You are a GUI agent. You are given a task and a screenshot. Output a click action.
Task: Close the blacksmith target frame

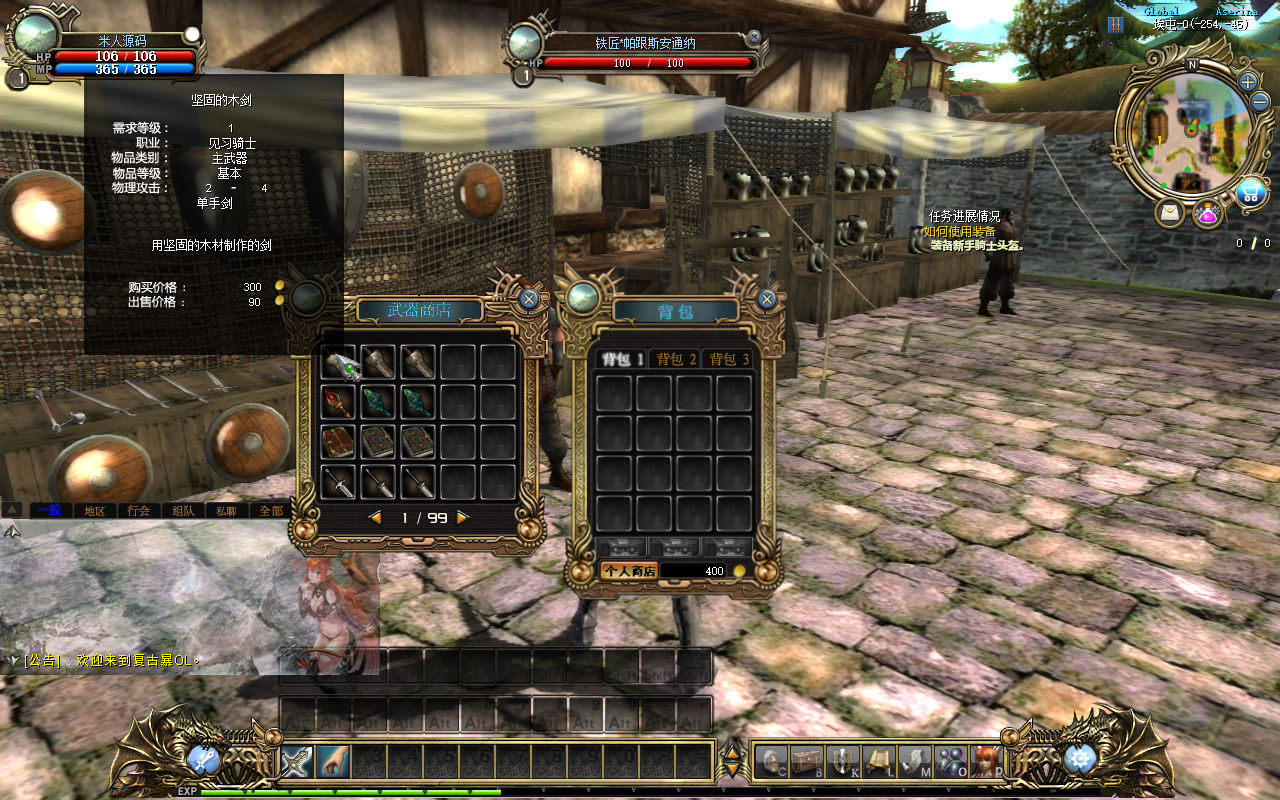point(754,37)
